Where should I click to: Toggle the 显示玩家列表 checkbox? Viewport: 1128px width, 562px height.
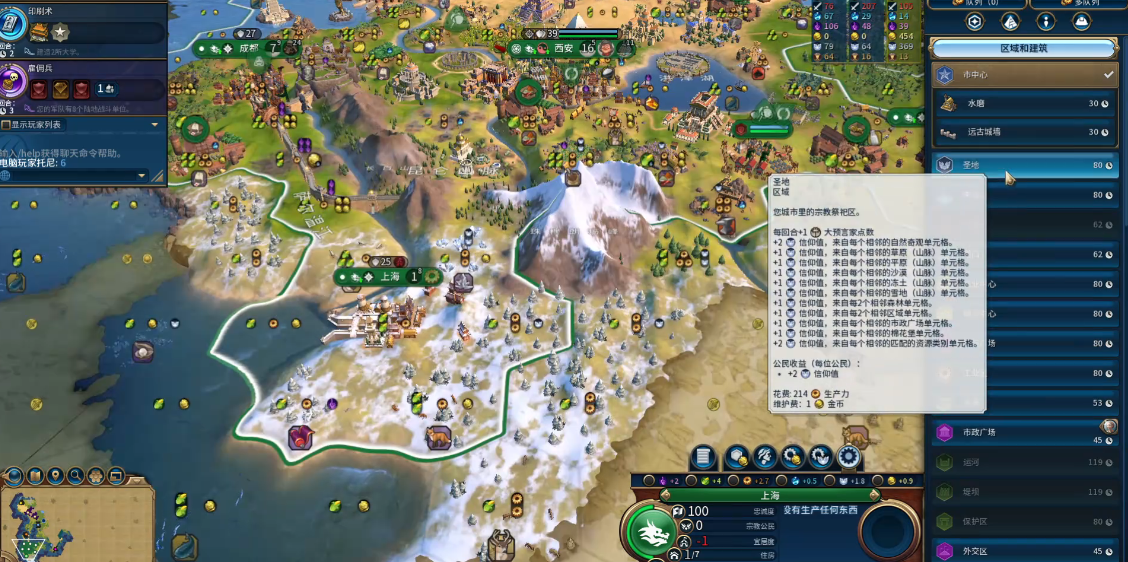[6, 125]
